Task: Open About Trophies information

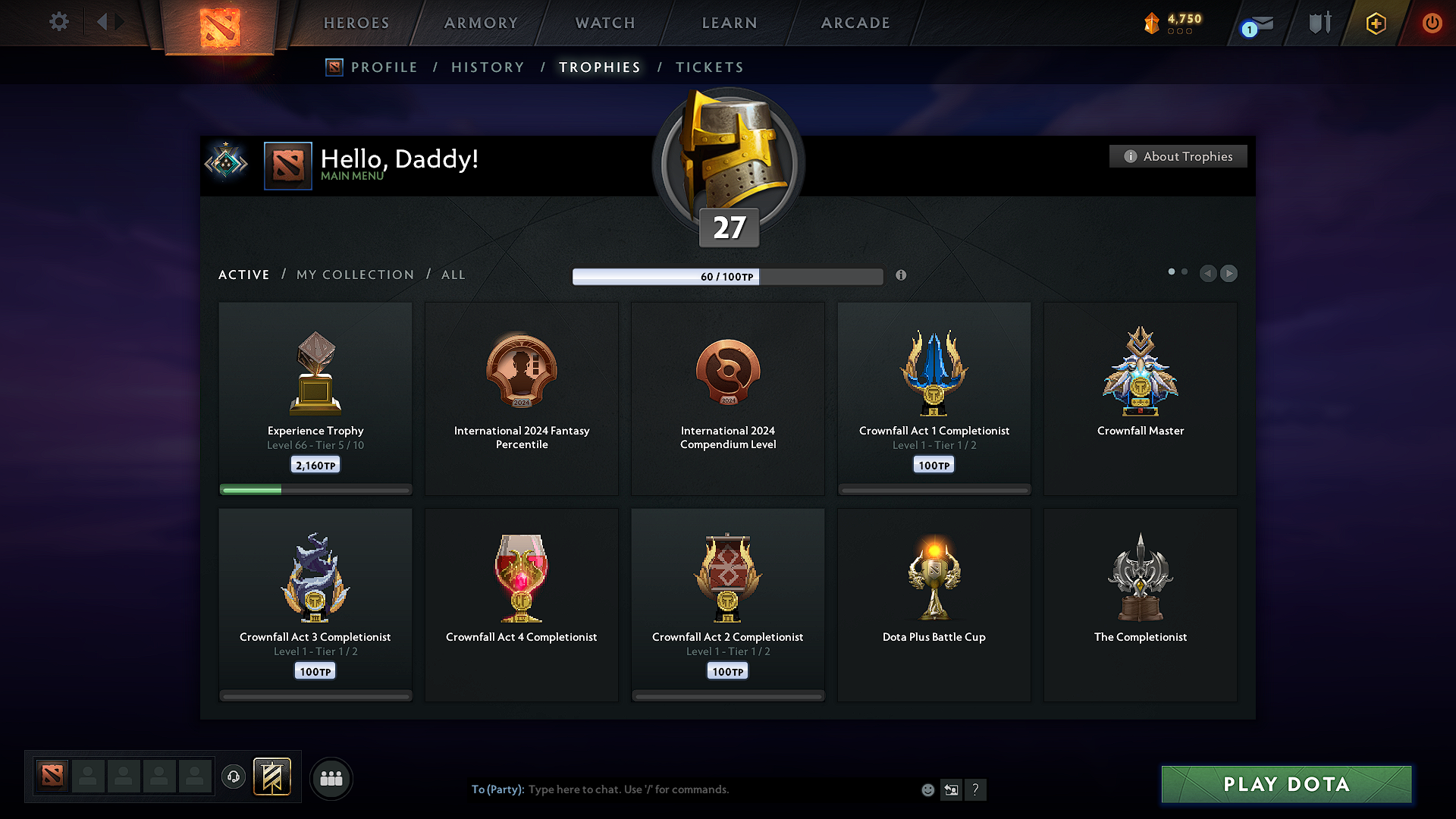Action: tap(1178, 156)
